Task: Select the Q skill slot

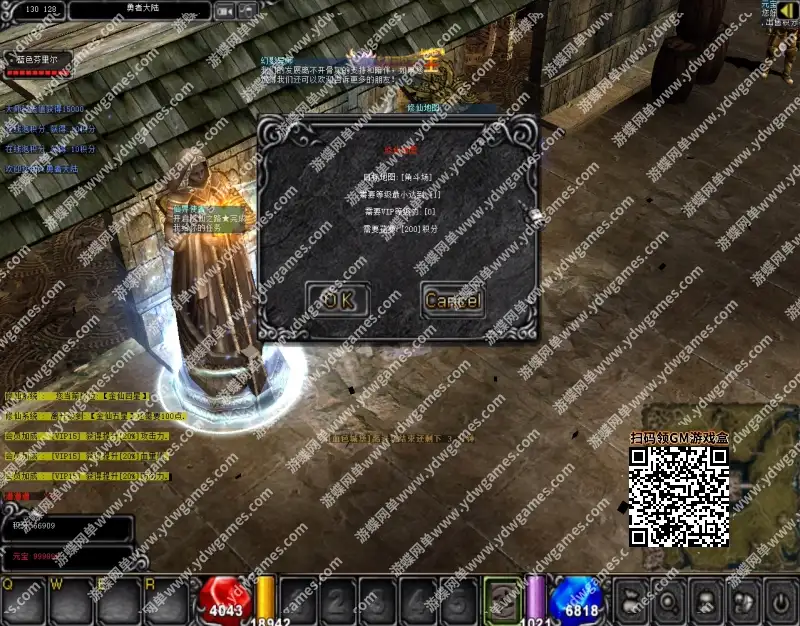Action: [x=24, y=600]
